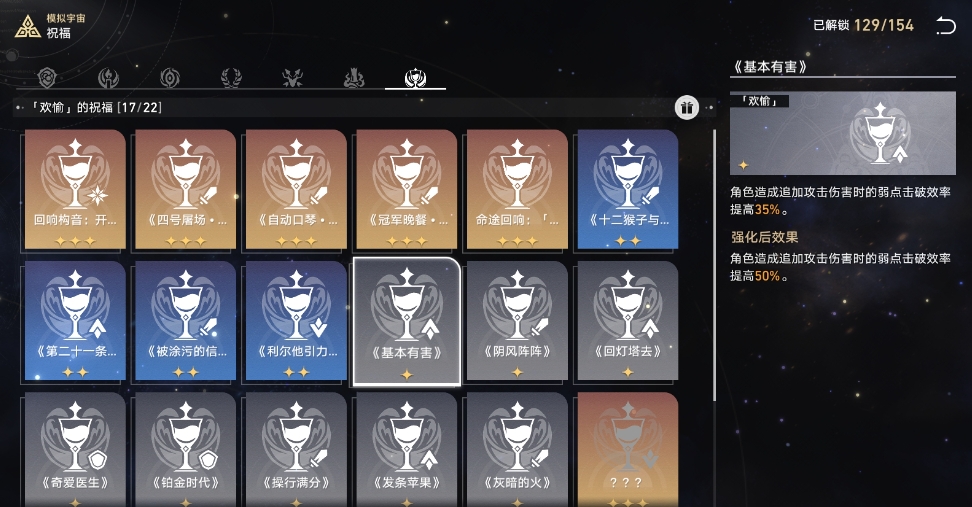
Task: View the 命途回响 blessing card
Action: [x=517, y=190]
